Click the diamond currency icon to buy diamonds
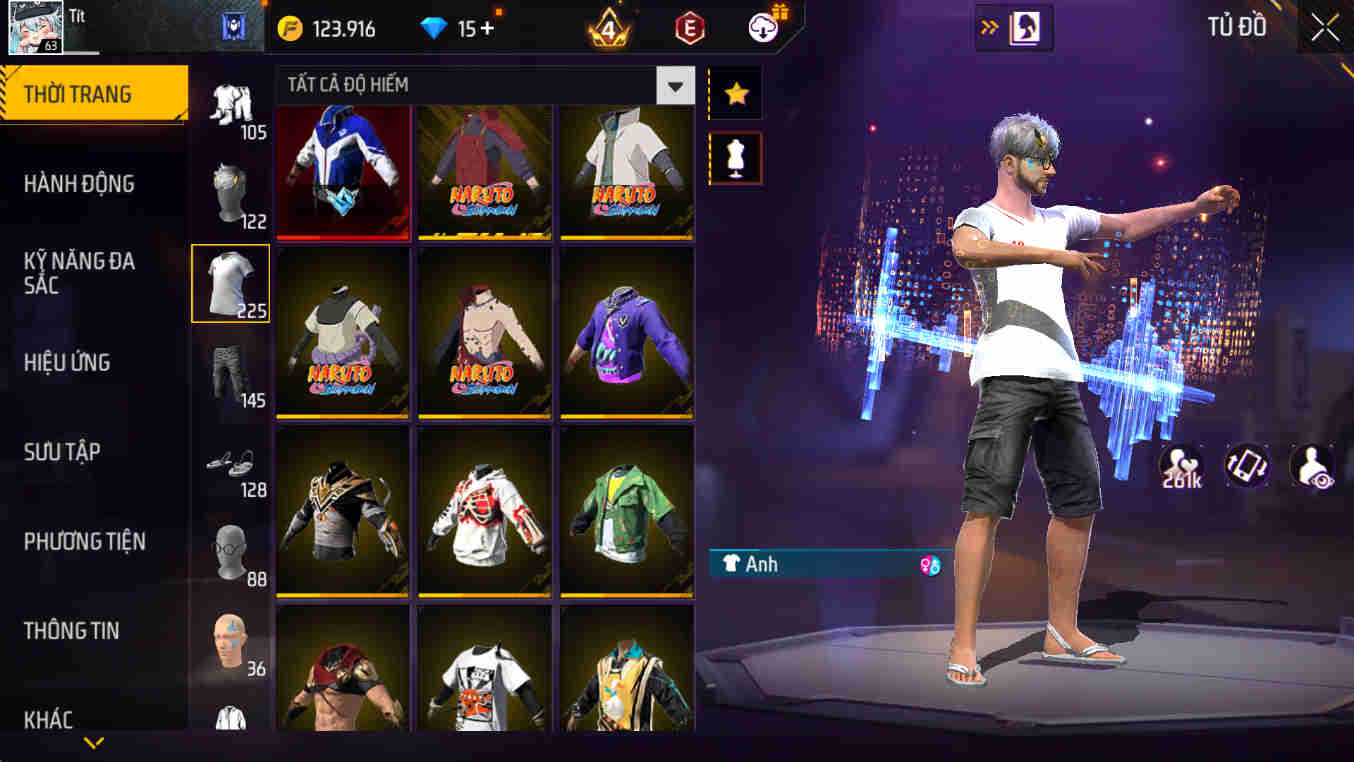 [x=433, y=28]
